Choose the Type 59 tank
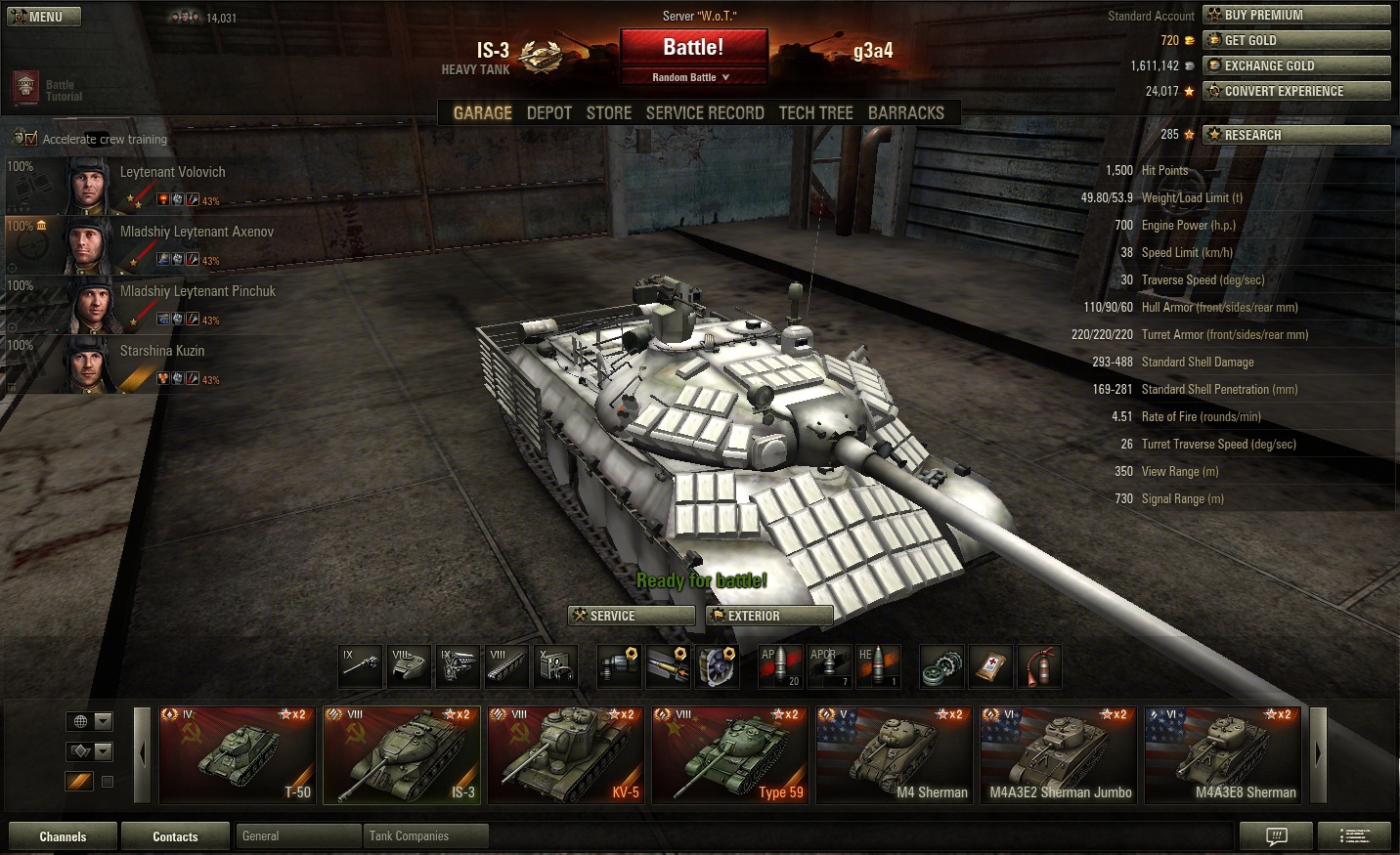This screenshot has width=1400, height=855. click(x=730, y=754)
